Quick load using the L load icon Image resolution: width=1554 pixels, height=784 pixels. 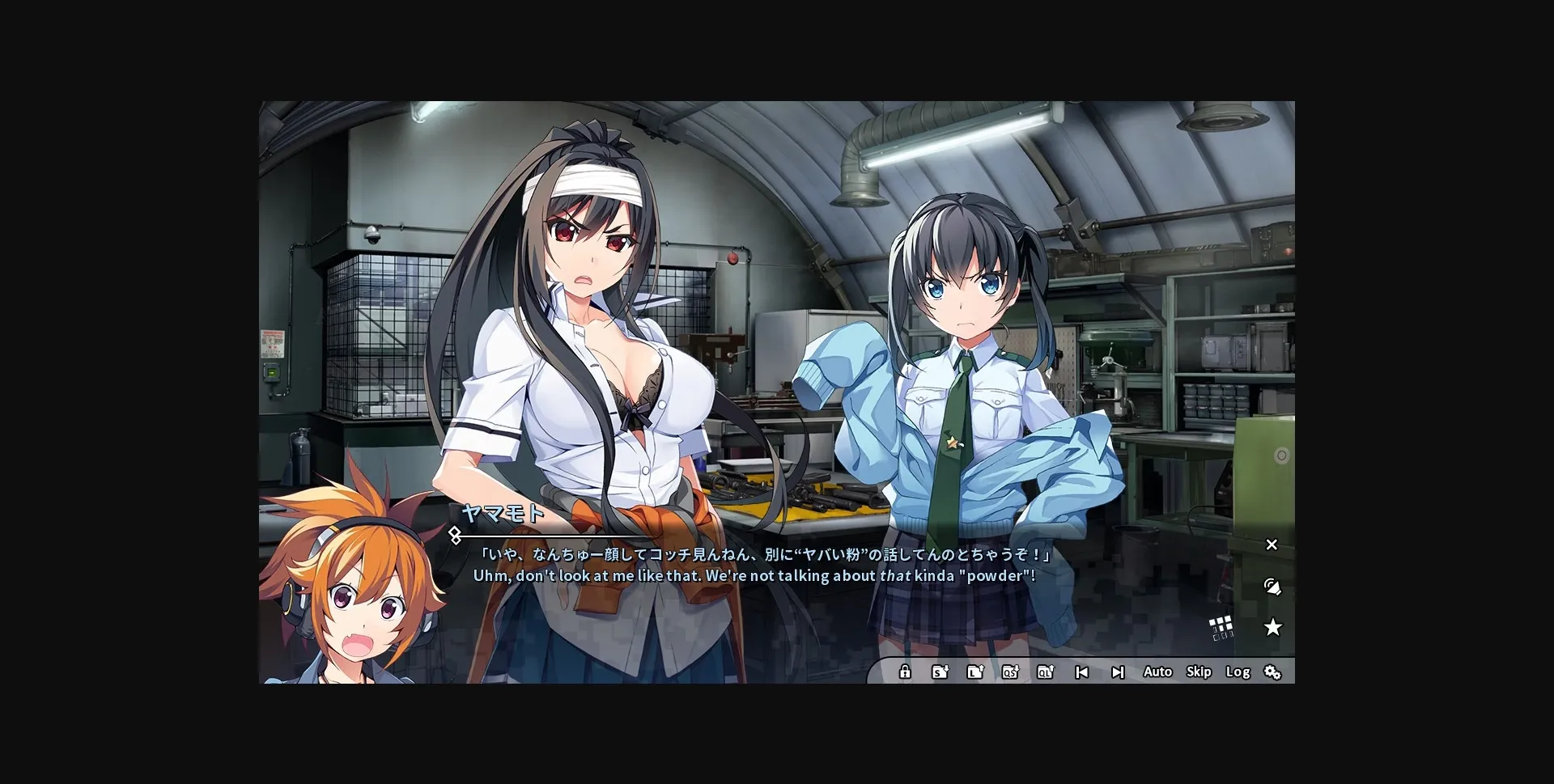(x=976, y=672)
